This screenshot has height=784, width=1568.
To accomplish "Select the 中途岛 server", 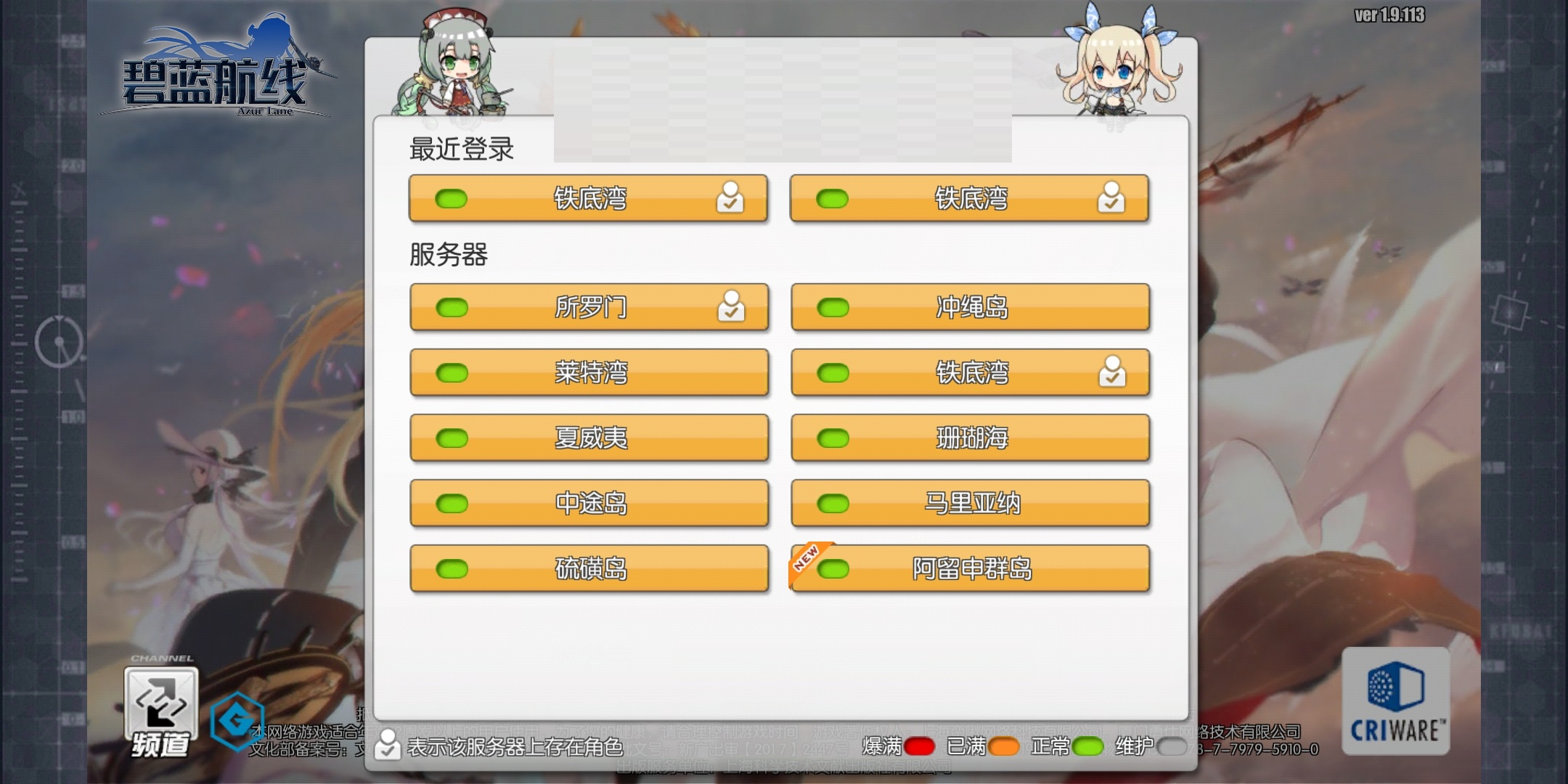I will tap(589, 503).
